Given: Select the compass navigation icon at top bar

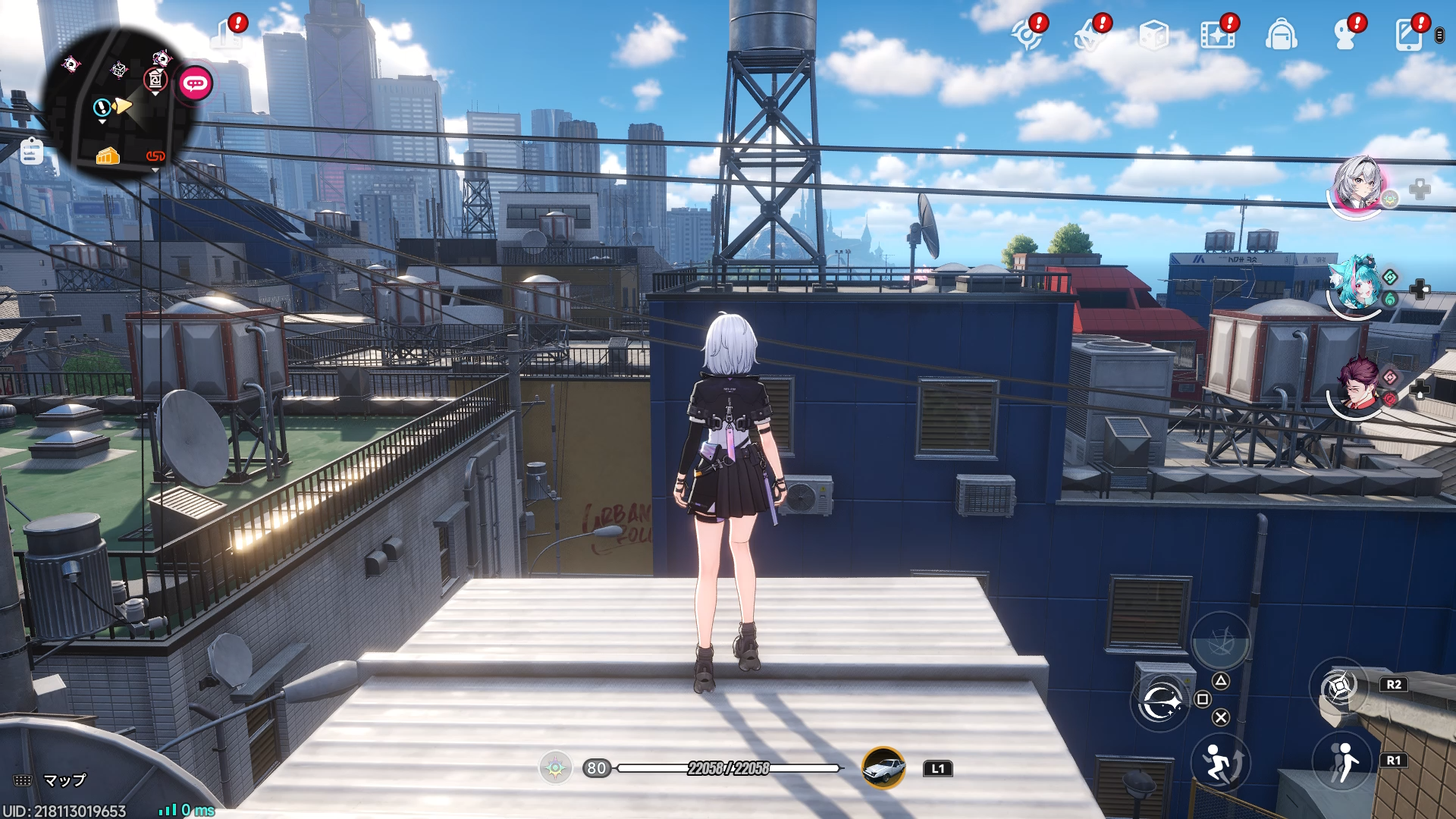Looking at the screenshot, I should [x=1029, y=34].
